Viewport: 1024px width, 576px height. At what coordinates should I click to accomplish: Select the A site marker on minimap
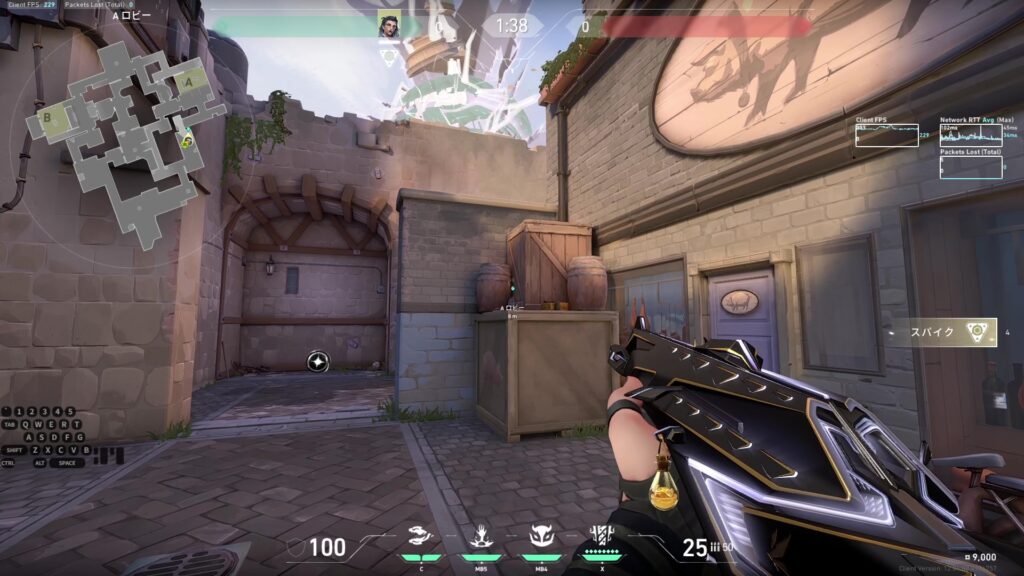(x=189, y=81)
